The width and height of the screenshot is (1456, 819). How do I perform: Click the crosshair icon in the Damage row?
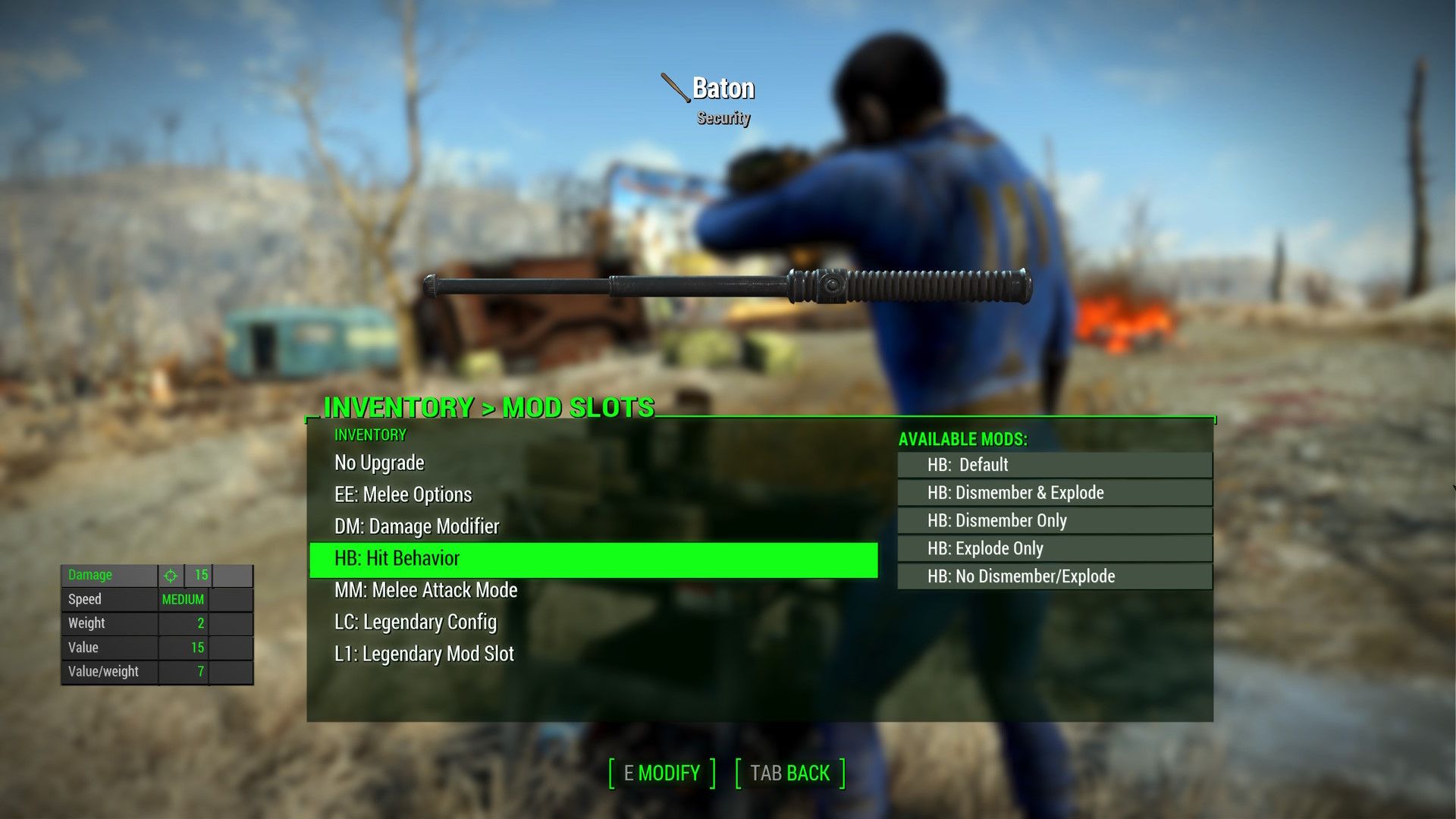coord(173,575)
